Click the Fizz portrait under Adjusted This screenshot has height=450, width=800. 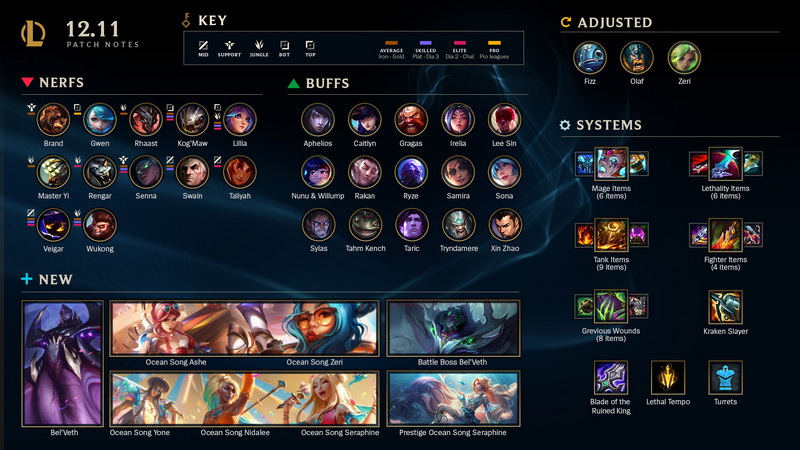[590, 57]
